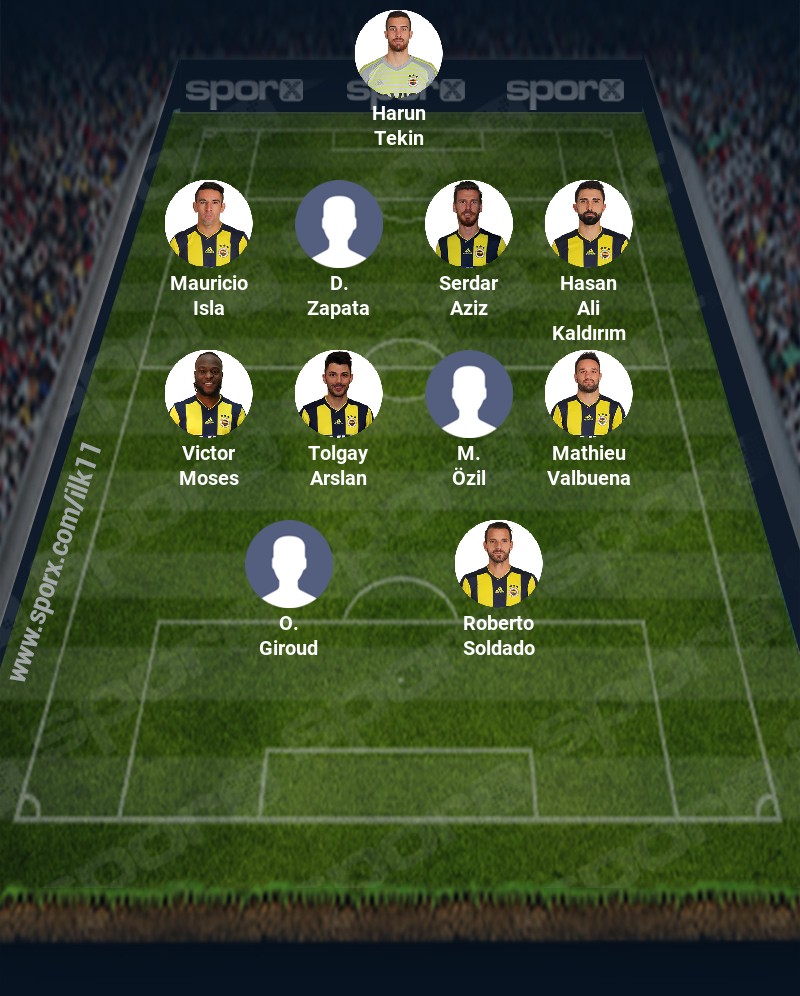800x996 pixels.
Task: Choose Tolgay Arslan's player portrait
Action: [x=339, y=394]
